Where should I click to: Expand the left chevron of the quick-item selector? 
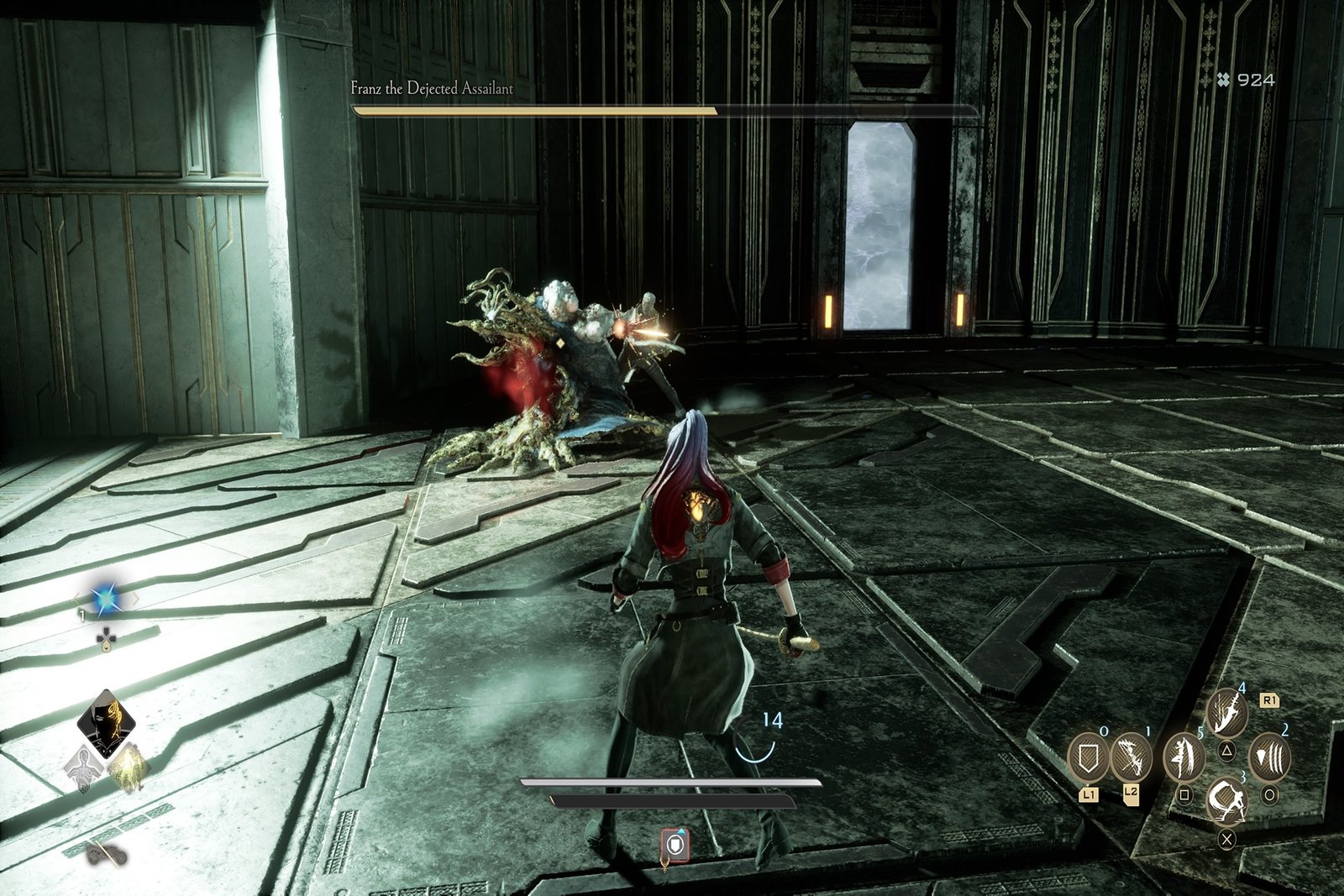[77, 599]
